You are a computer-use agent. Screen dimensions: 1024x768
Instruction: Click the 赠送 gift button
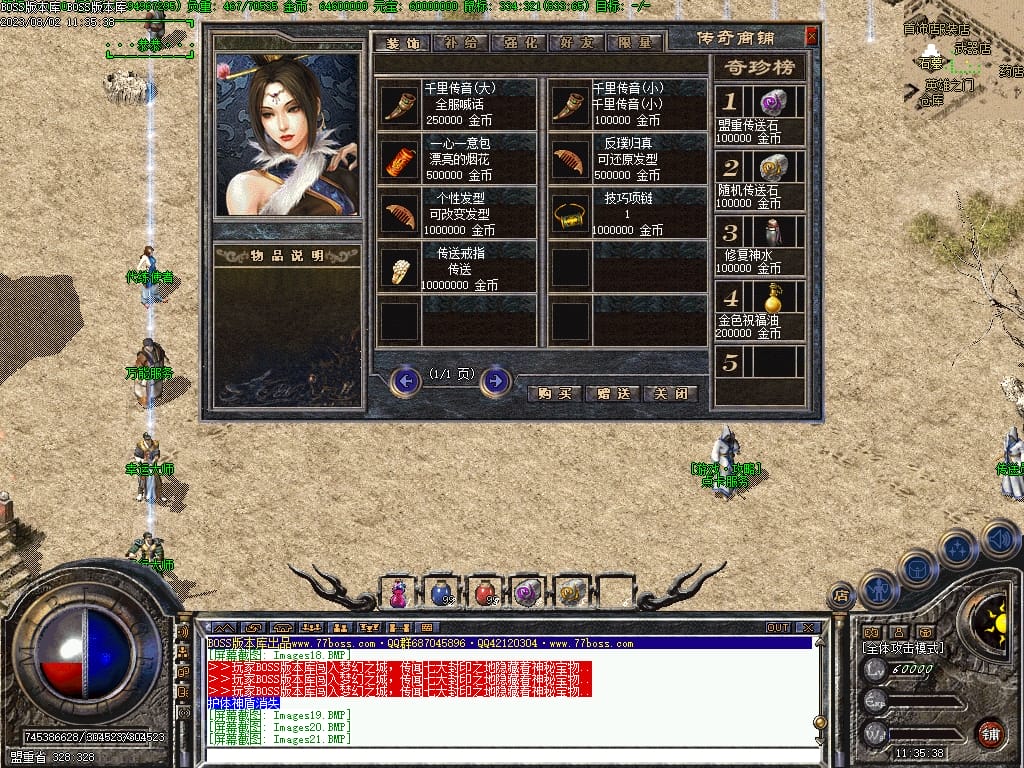[612, 393]
